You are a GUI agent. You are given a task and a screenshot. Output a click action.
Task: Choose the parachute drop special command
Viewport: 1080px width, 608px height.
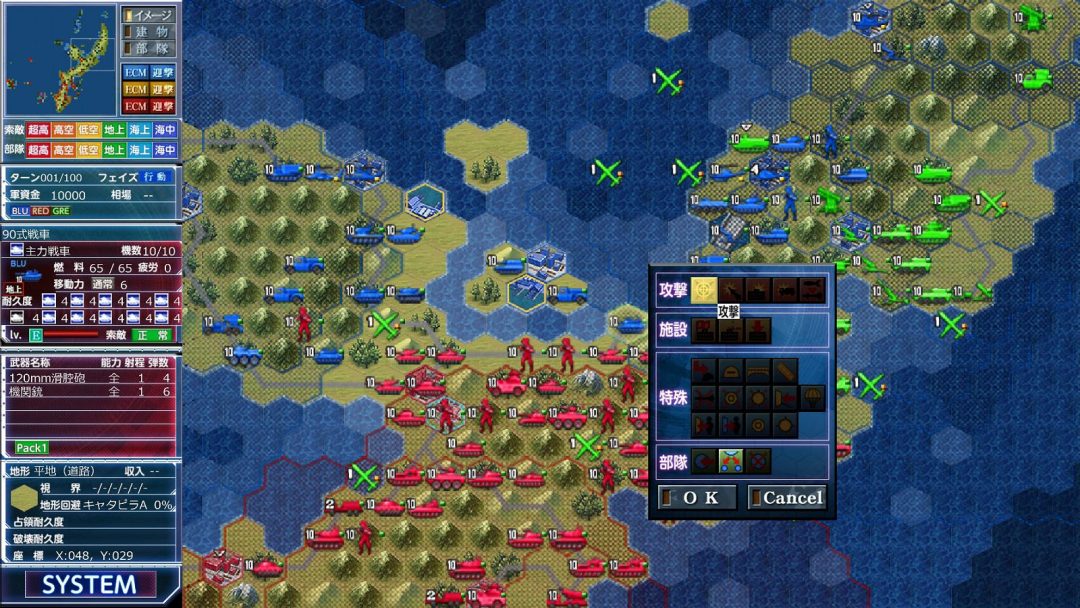[812, 397]
